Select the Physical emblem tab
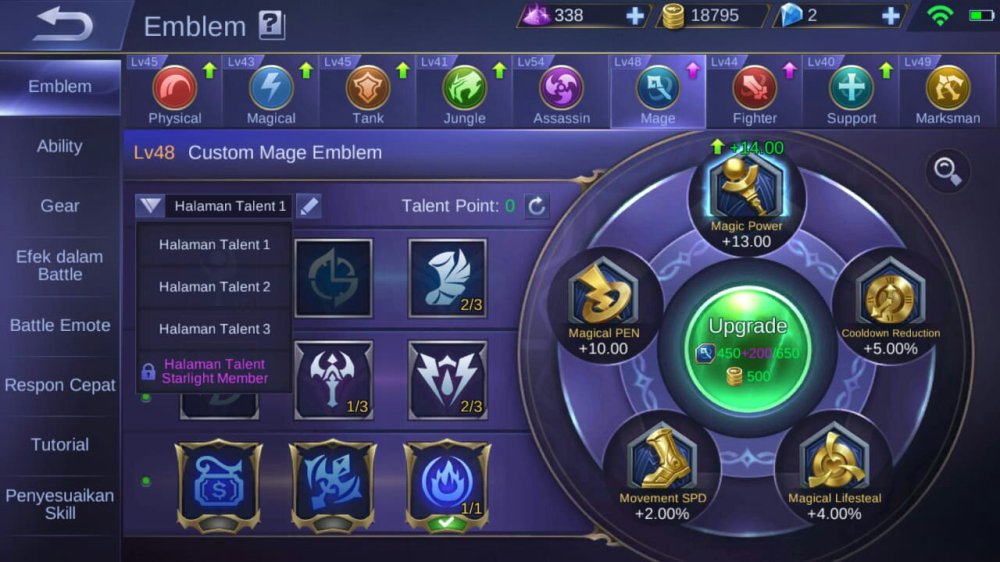This screenshot has width=1000, height=562. pyautogui.click(x=174, y=90)
